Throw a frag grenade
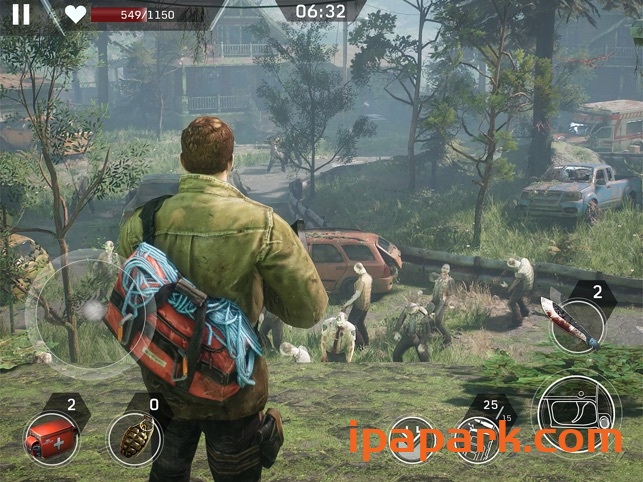This screenshot has height=482, width=643. click(x=135, y=439)
